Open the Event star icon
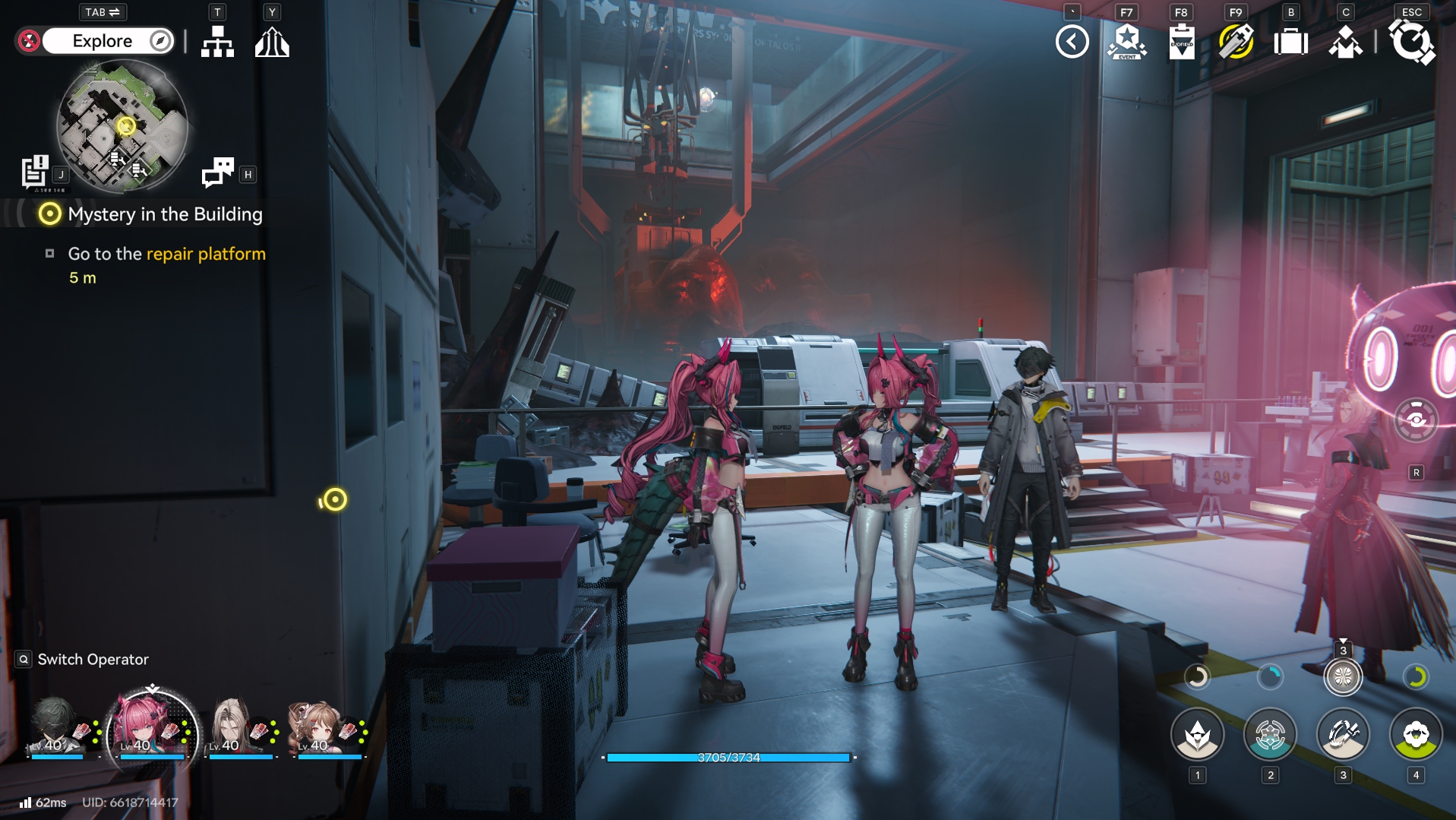The width and height of the screenshot is (1456, 820). (x=1126, y=42)
